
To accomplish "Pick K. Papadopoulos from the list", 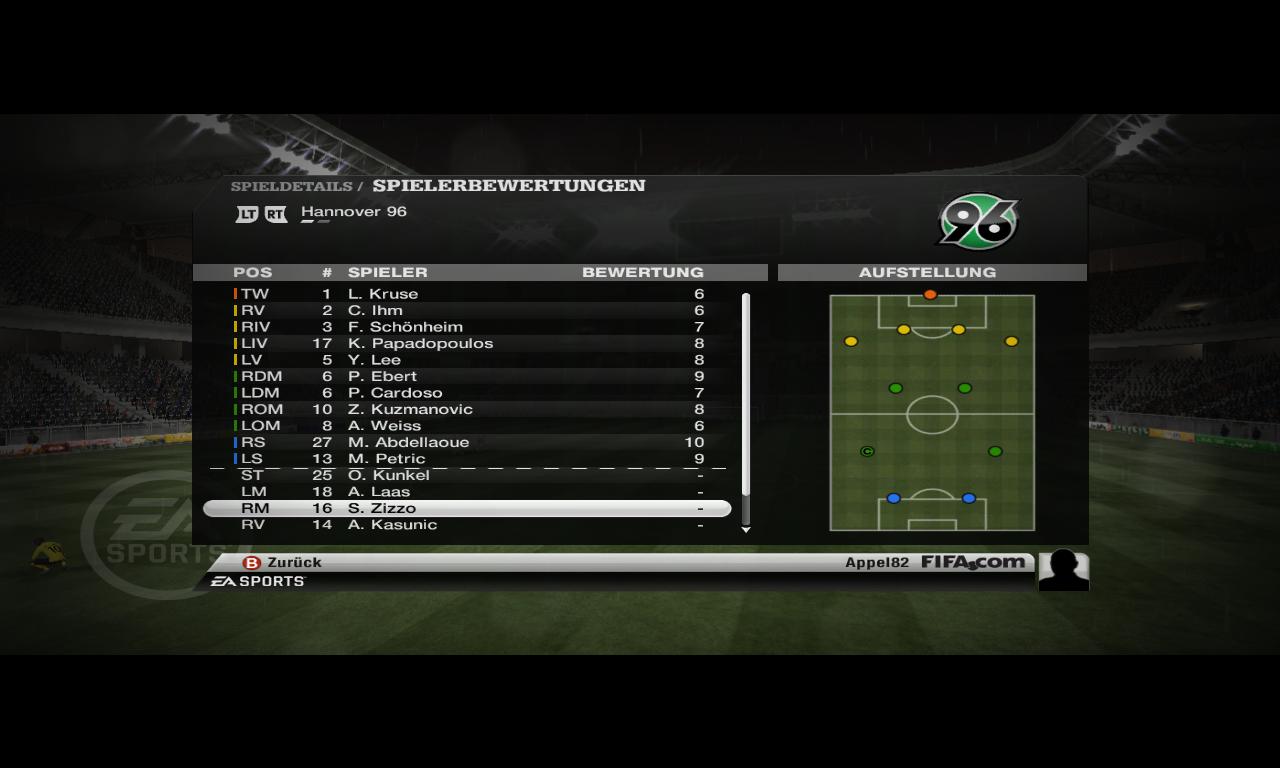I will (420, 343).
